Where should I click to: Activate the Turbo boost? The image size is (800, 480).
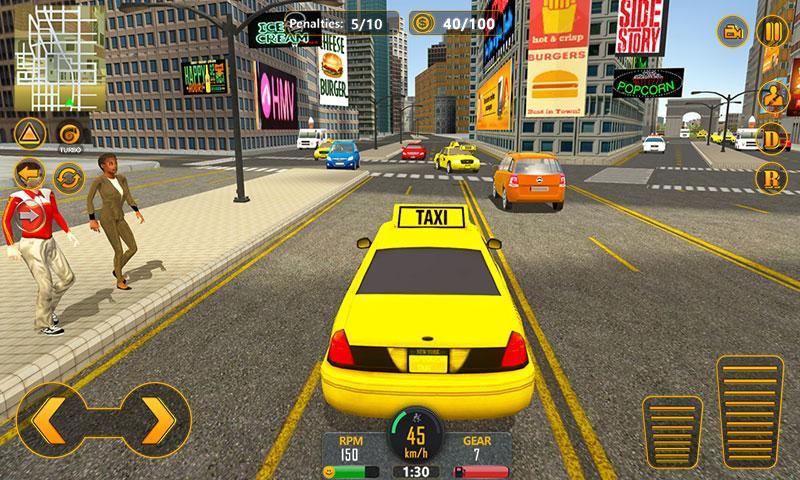(69, 134)
